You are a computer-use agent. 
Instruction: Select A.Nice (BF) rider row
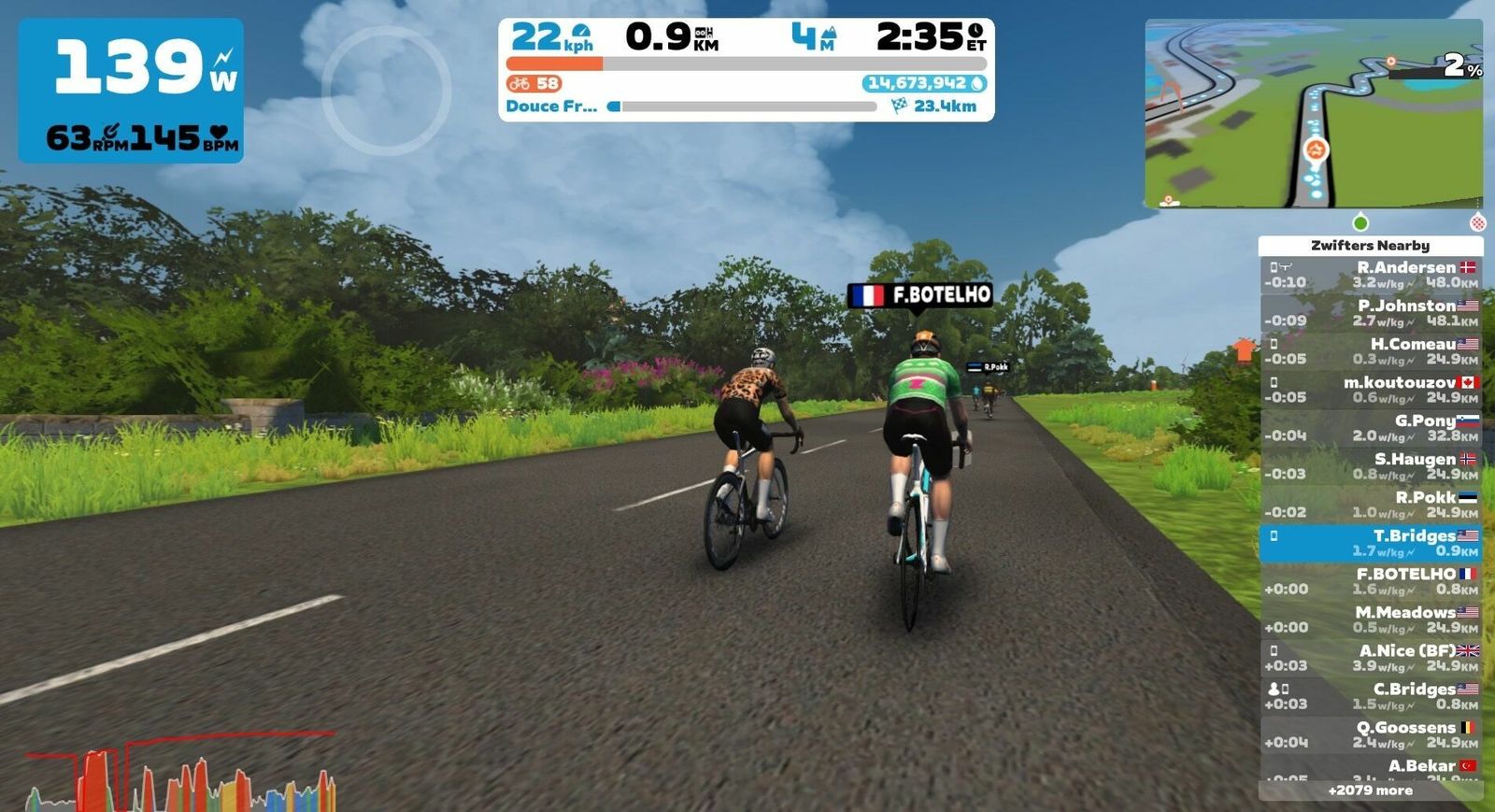[1370, 658]
